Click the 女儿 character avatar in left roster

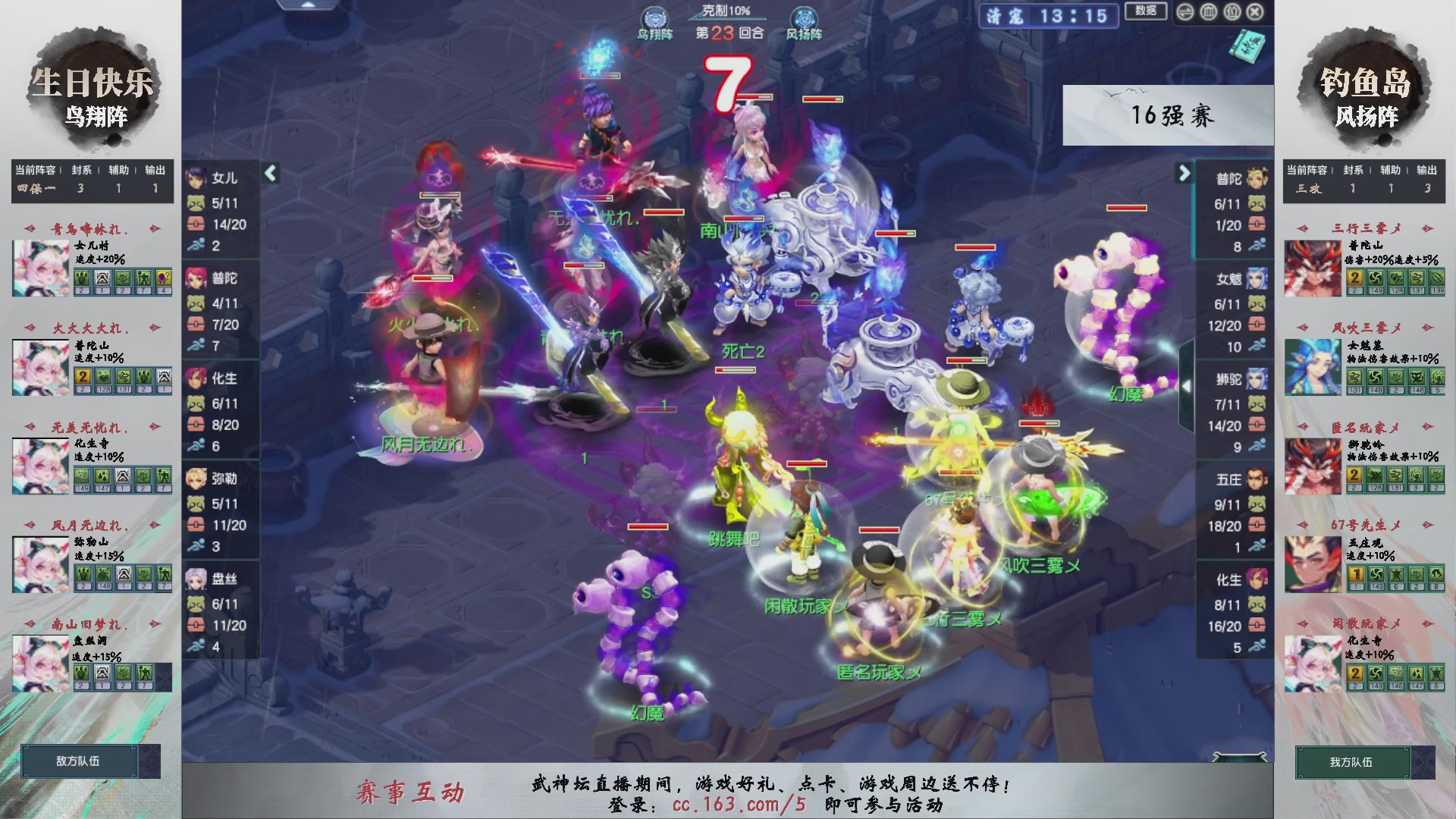196,177
